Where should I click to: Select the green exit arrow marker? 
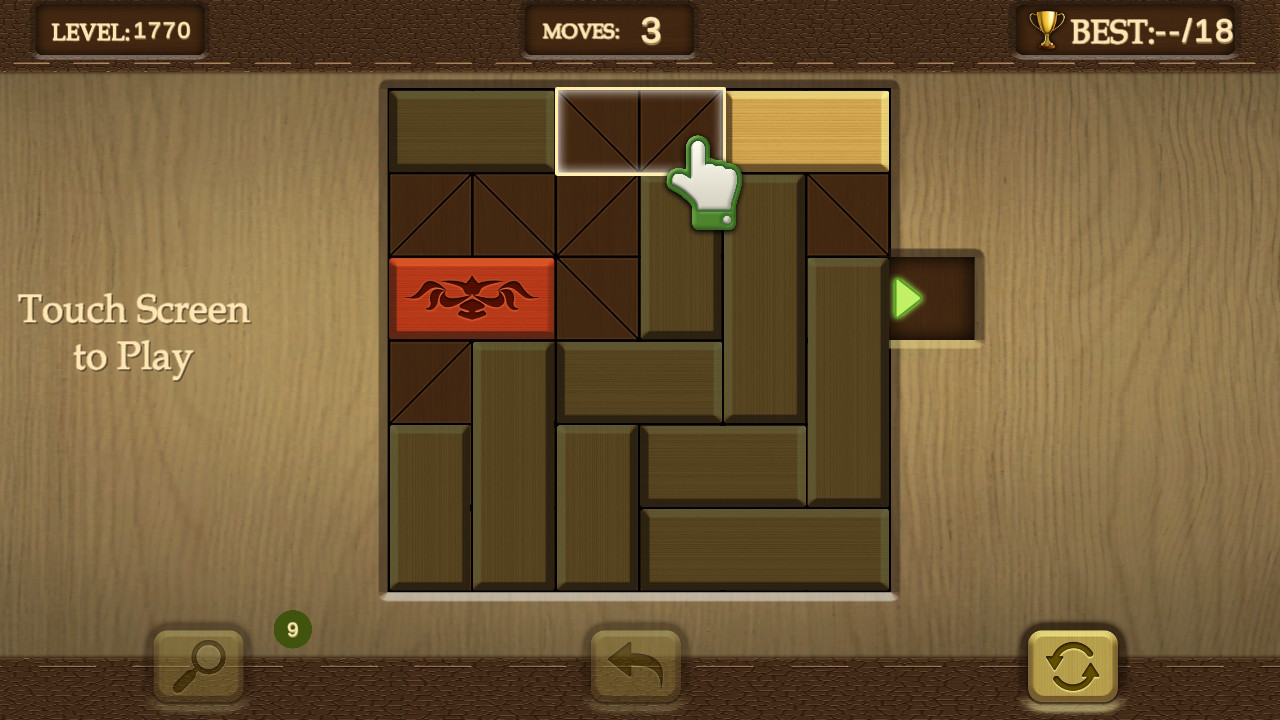tap(906, 297)
